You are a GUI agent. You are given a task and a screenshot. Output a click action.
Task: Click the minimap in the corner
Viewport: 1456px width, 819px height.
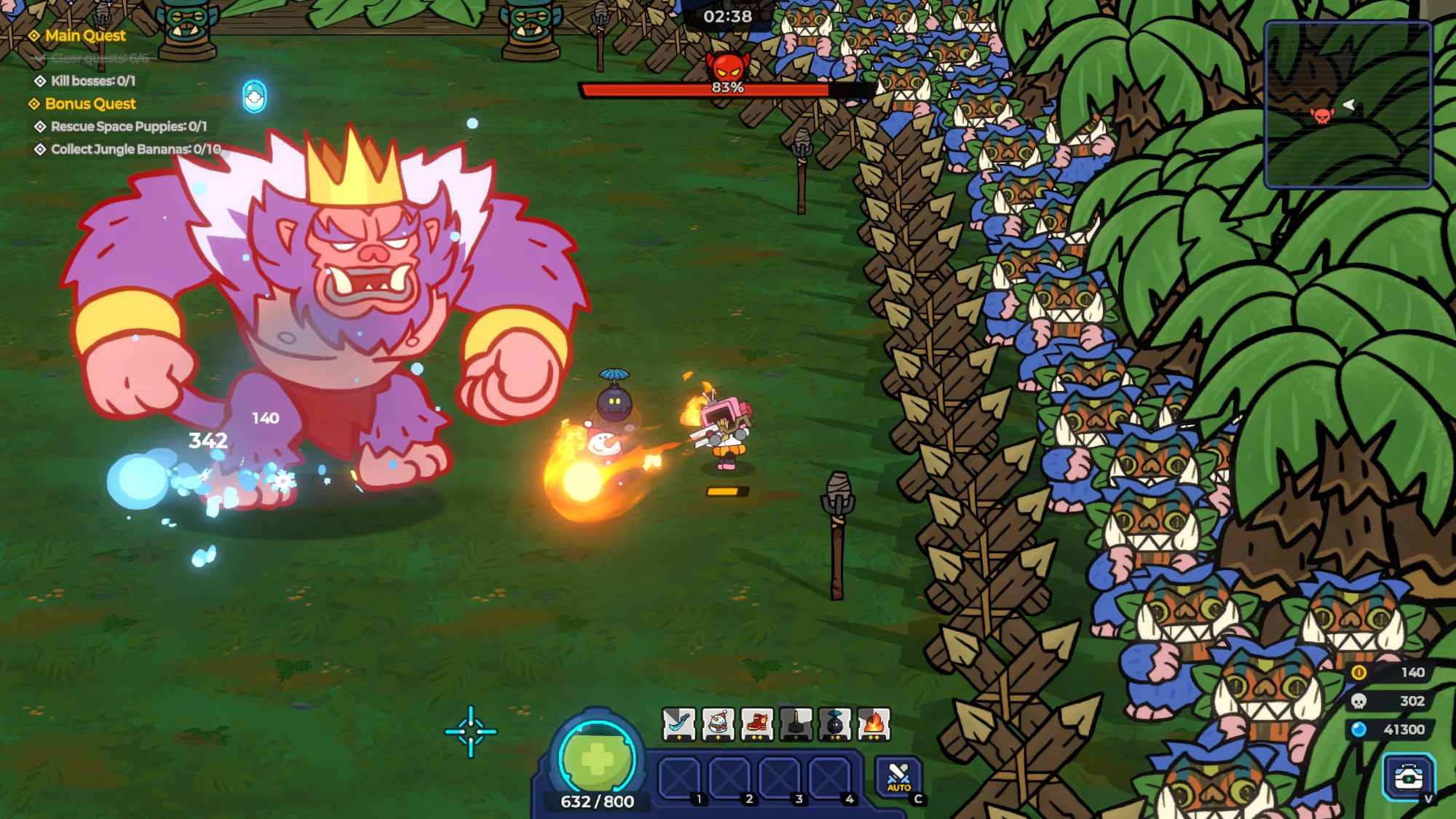pos(1348,104)
